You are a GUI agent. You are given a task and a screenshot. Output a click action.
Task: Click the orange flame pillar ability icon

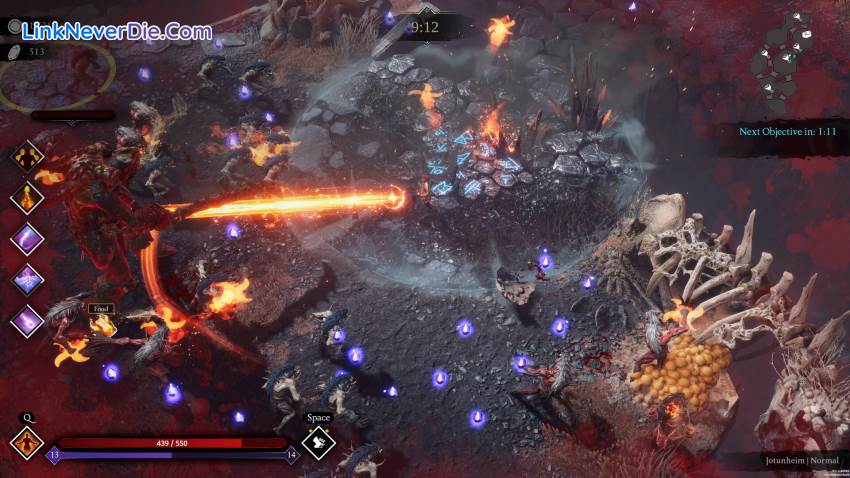27,197
